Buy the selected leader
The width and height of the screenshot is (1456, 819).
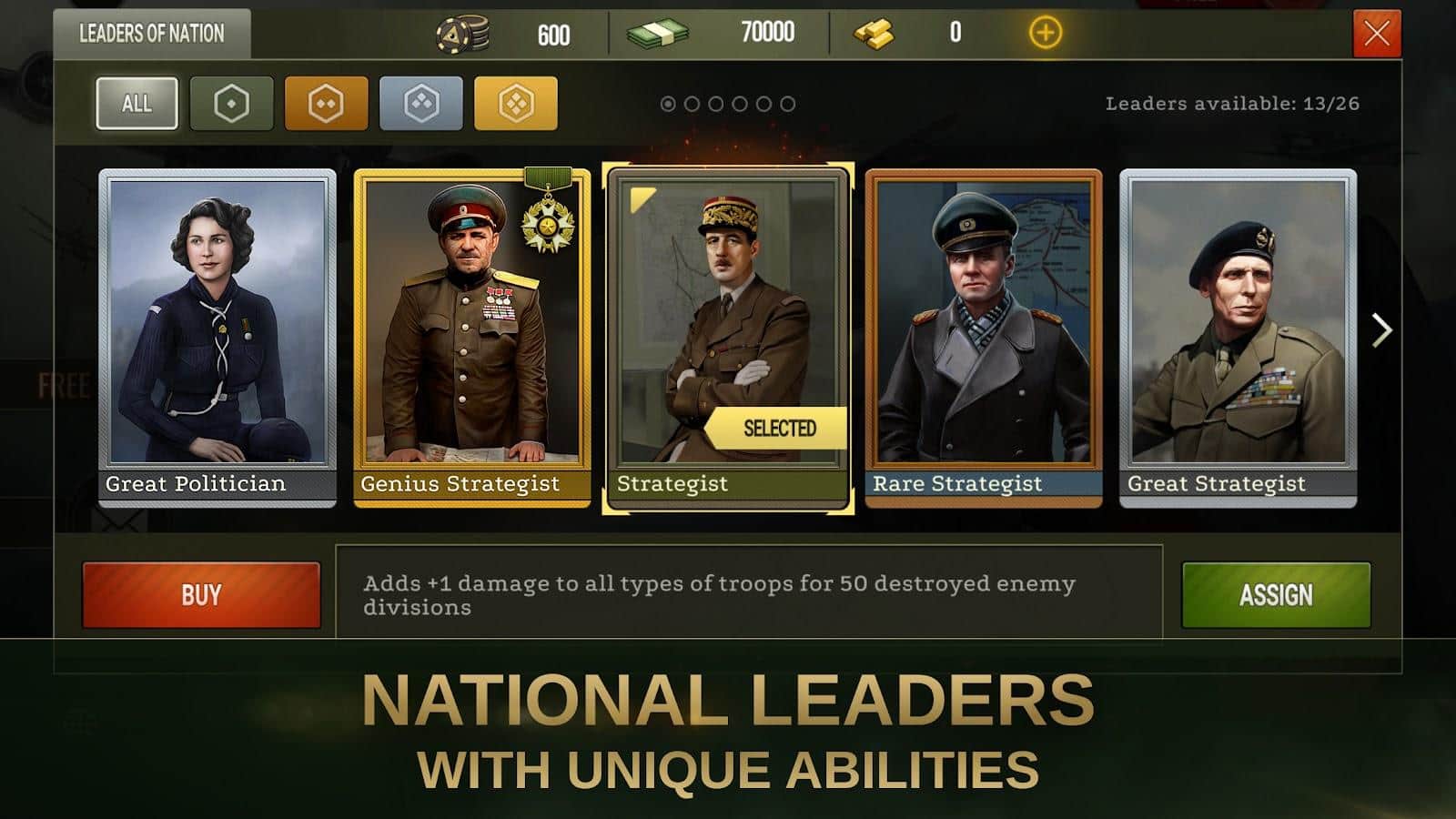pos(201,595)
